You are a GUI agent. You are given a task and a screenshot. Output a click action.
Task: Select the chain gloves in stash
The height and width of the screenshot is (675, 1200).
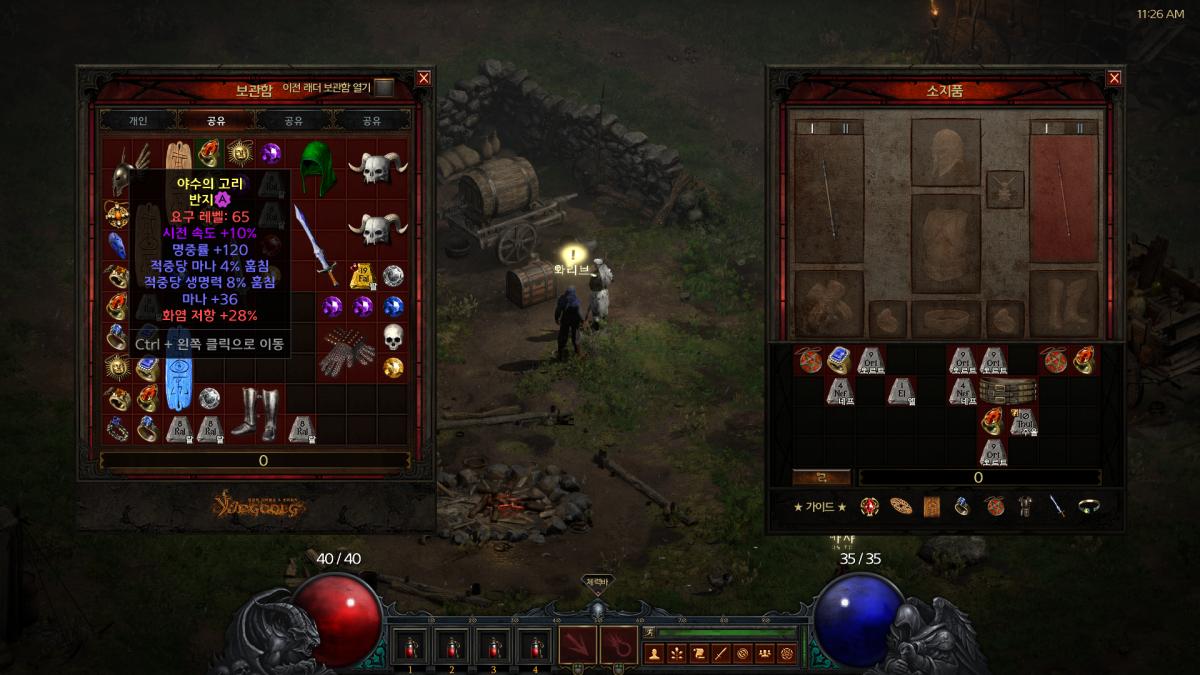pyautogui.click(x=348, y=351)
